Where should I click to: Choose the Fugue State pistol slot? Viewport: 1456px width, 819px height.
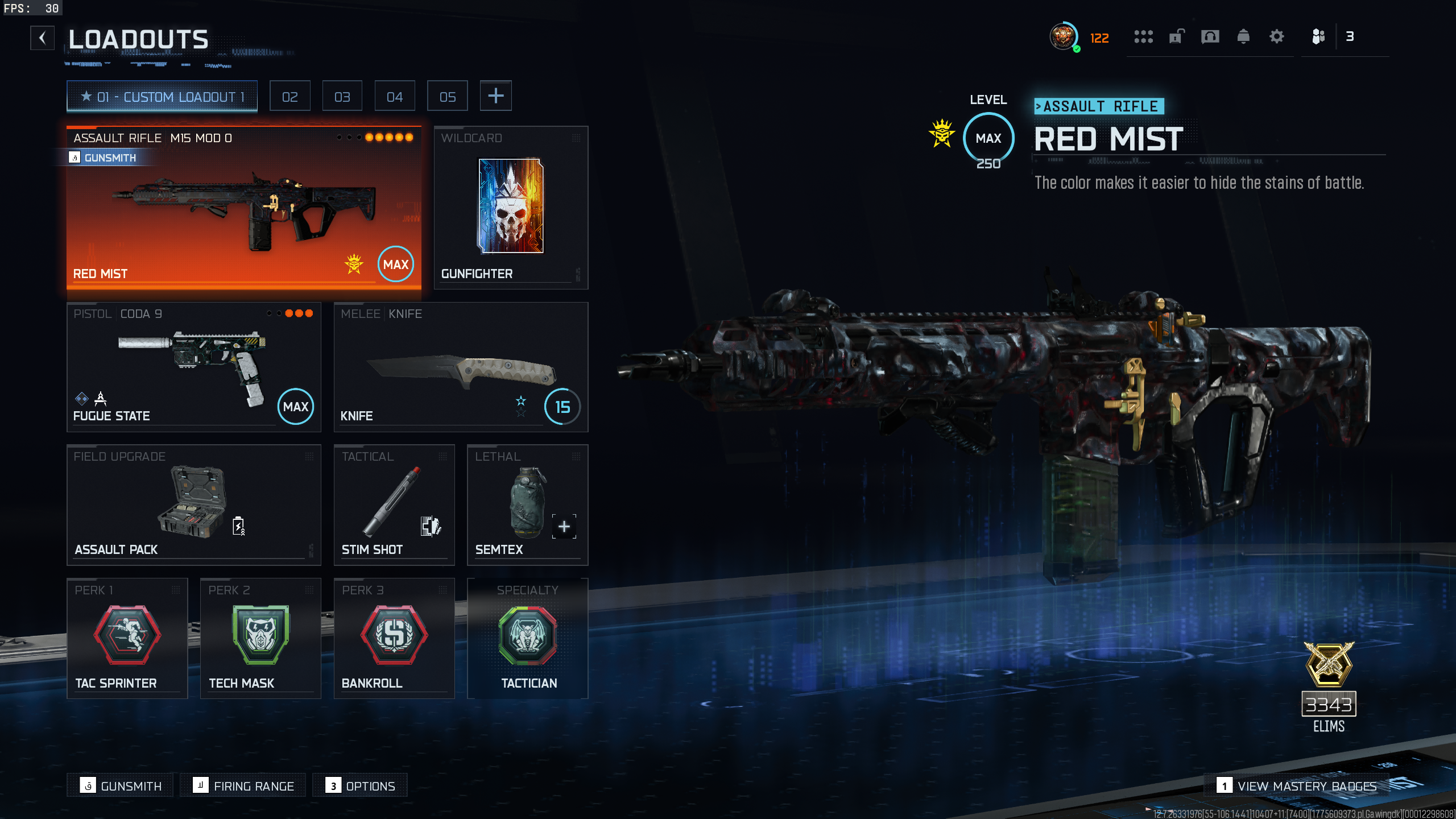[x=194, y=367]
